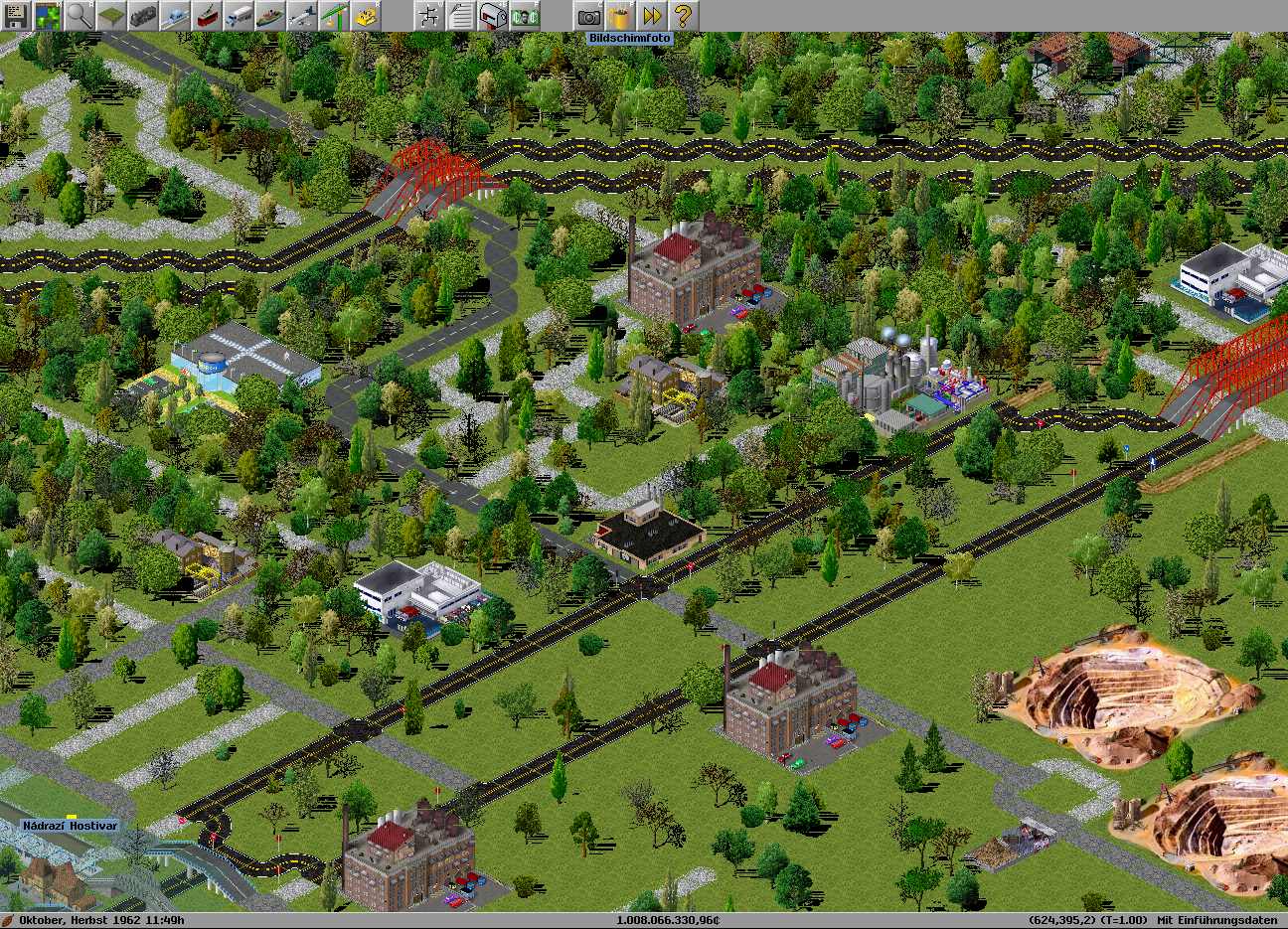
Task: Take a screenshot with the camera icon
Action: pyautogui.click(x=588, y=16)
